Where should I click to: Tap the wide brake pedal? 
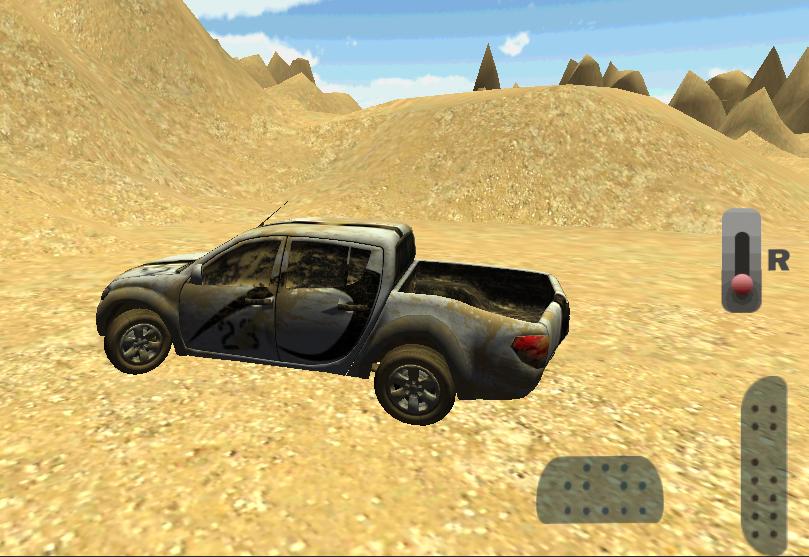click(x=600, y=489)
